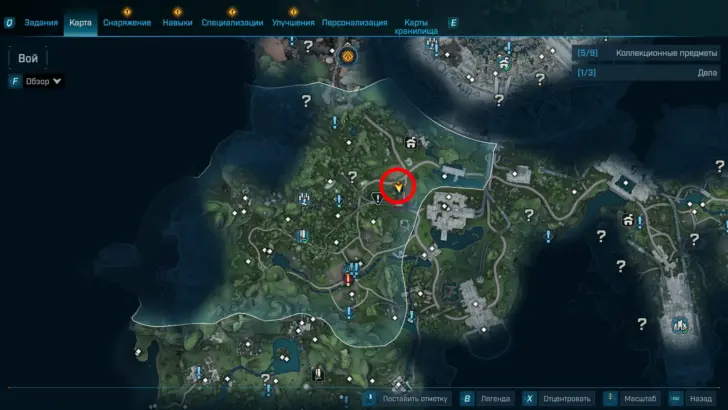Select the Карта tab
The image size is (728, 410).
81,22
